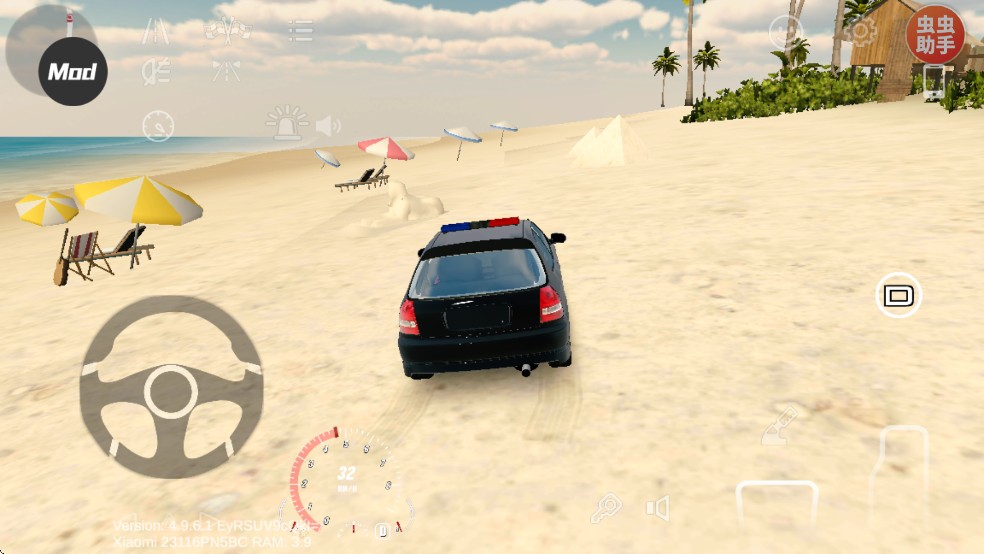The height and width of the screenshot is (554, 984).
Task: Toggle the headlights beam icon
Action: 155,70
